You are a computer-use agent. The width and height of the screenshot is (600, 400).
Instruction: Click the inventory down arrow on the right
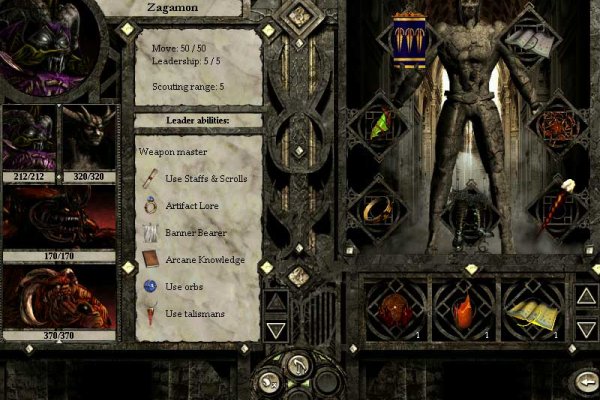585,327
